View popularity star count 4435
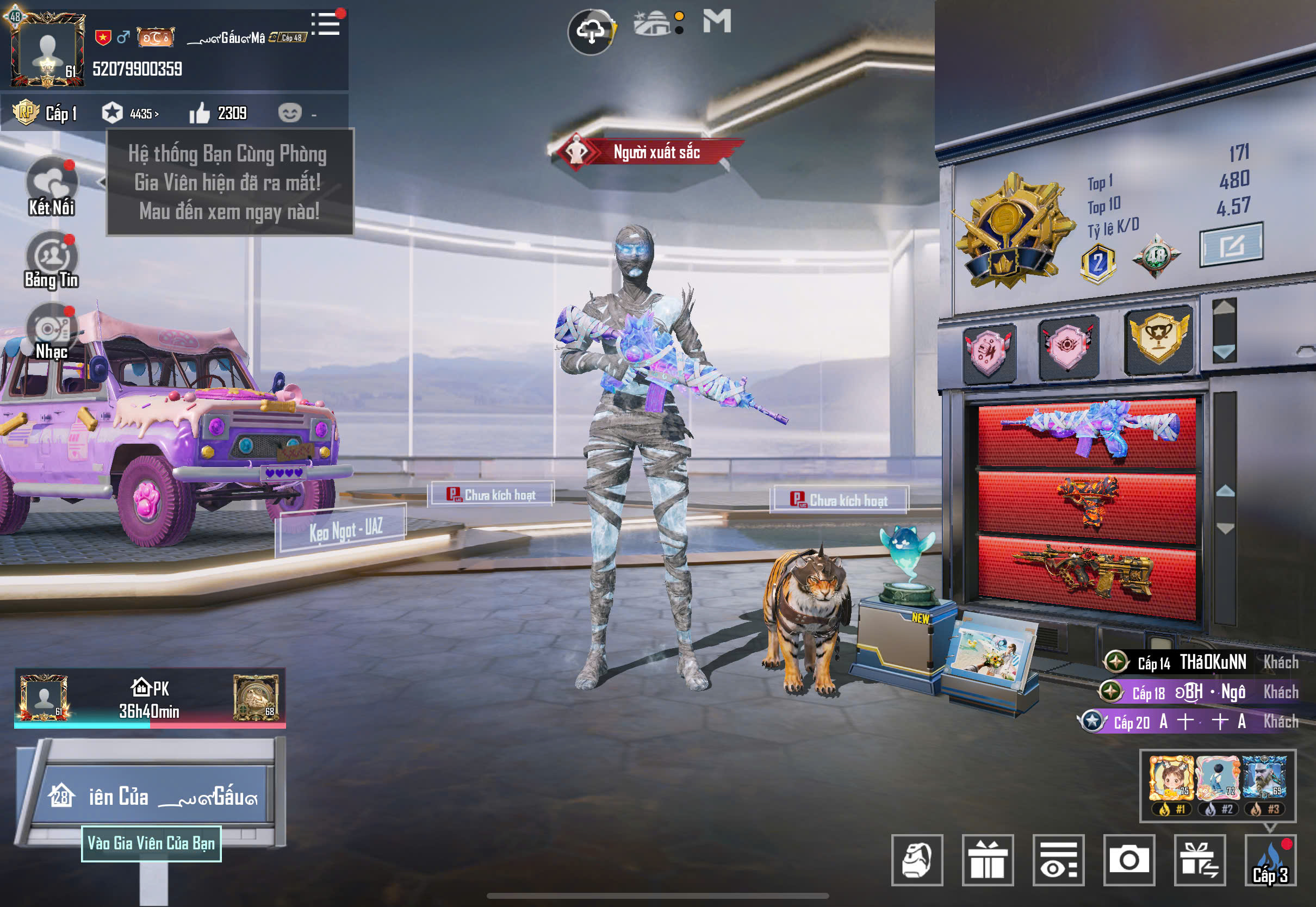 (x=131, y=113)
